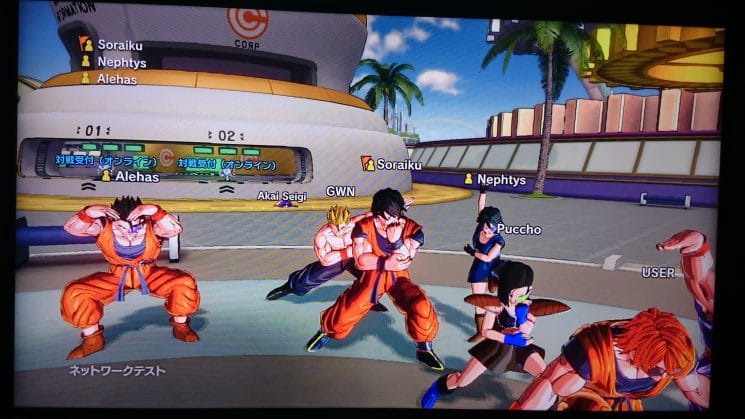Click the USER player name tag
Screen dimensions: 745x419
658,272
